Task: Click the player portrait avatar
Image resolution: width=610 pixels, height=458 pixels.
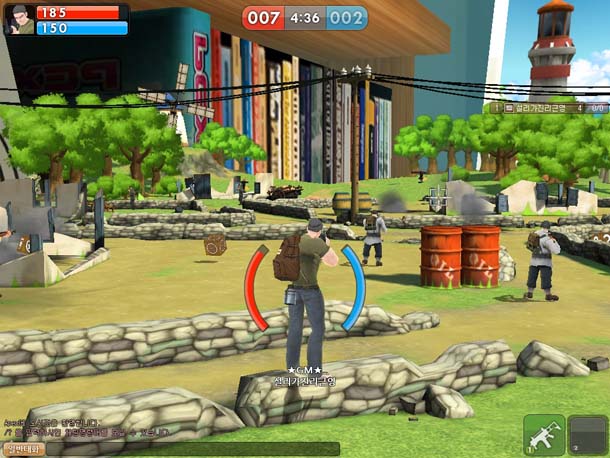Action: [x=20, y=20]
